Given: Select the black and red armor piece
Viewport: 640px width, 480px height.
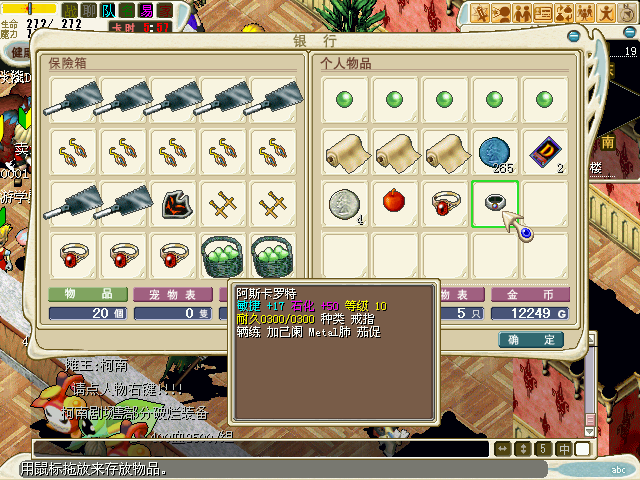Looking at the screenshot, I should [177, 203].
